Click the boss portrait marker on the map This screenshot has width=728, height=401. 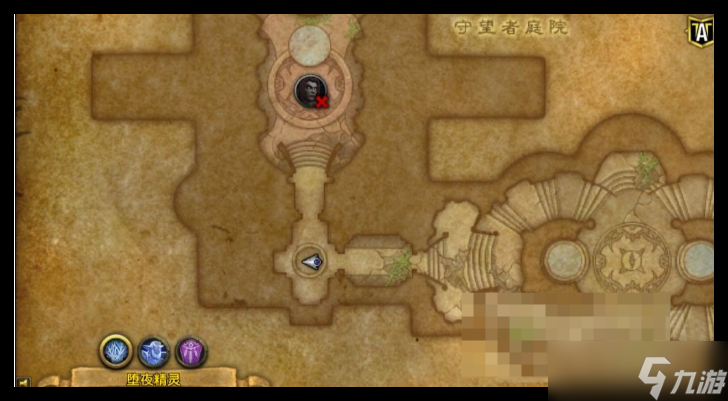tap(311, 90)
